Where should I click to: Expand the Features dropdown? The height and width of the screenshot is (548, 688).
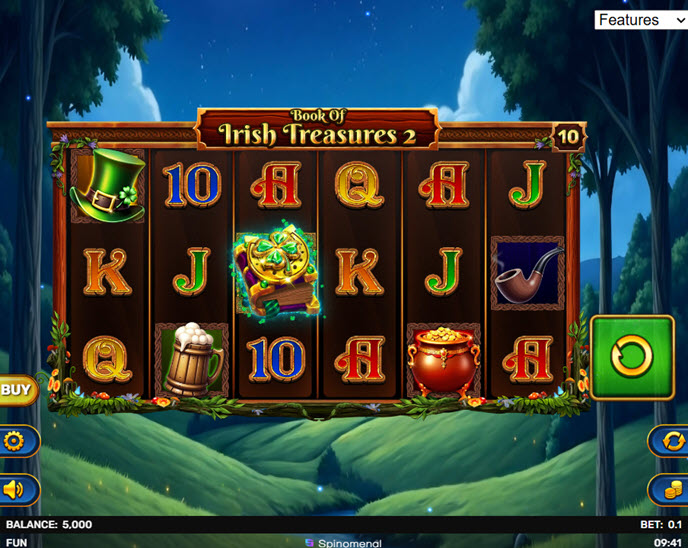[640, 20]
